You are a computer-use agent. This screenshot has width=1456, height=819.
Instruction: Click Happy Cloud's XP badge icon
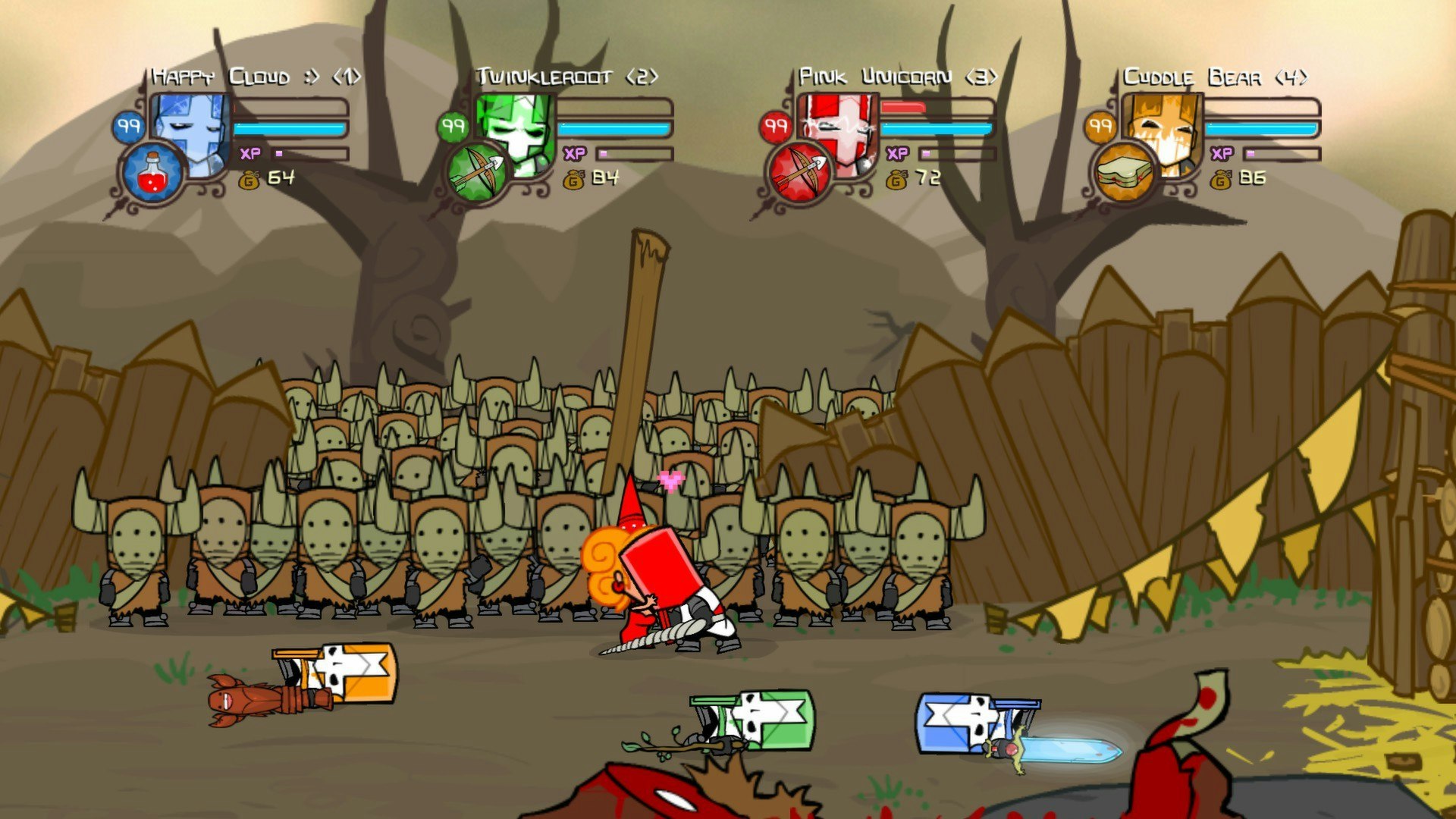pos(250,154)
